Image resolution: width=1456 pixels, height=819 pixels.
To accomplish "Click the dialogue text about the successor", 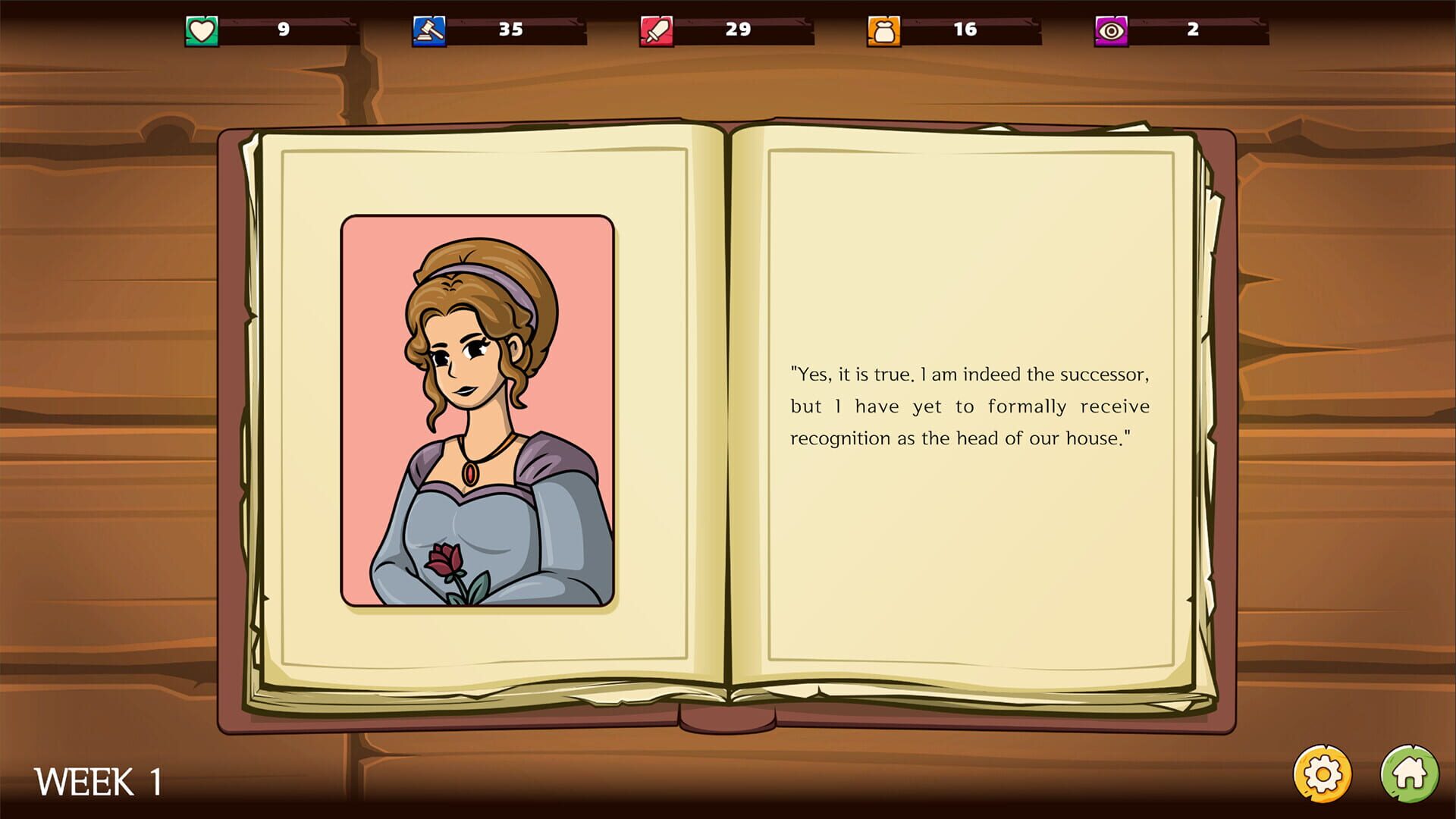I will point(971,406).
